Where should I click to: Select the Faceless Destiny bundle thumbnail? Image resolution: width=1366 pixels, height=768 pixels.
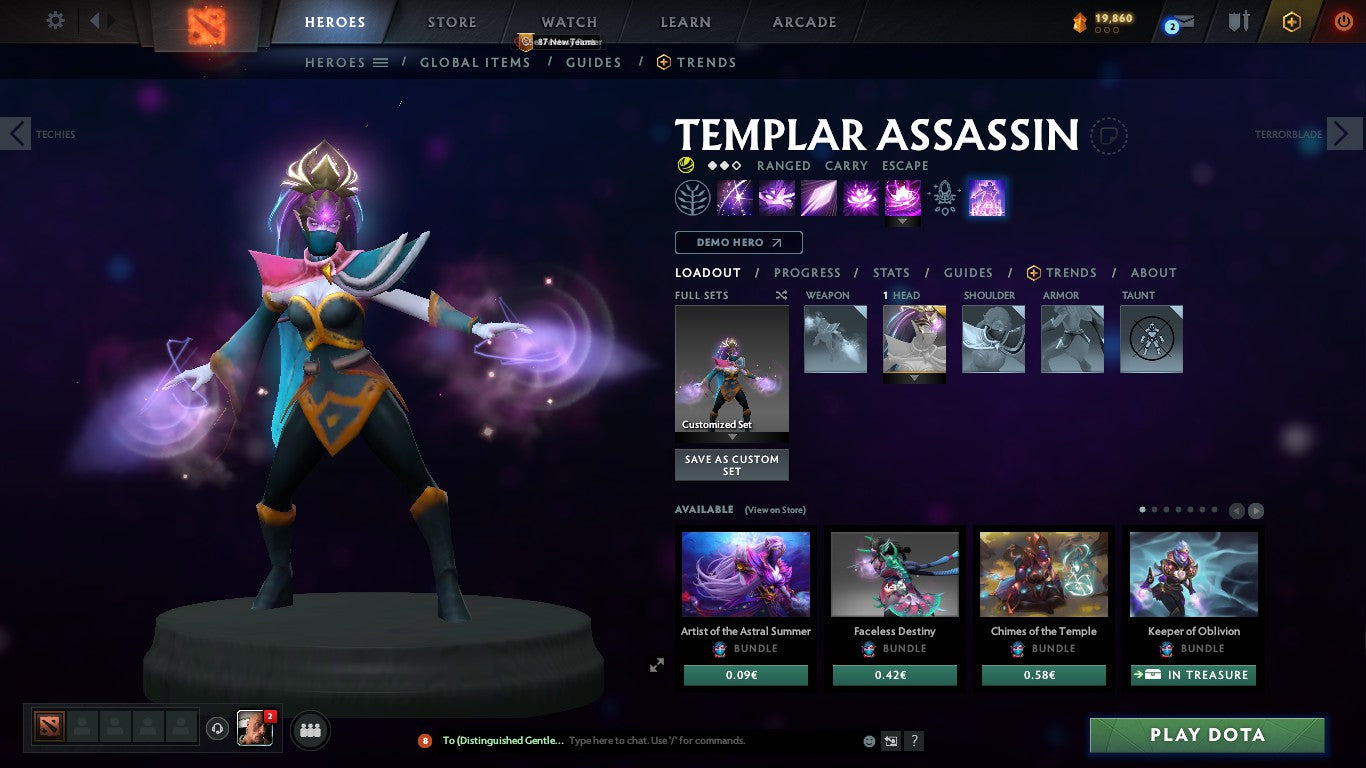click(894, 573)
